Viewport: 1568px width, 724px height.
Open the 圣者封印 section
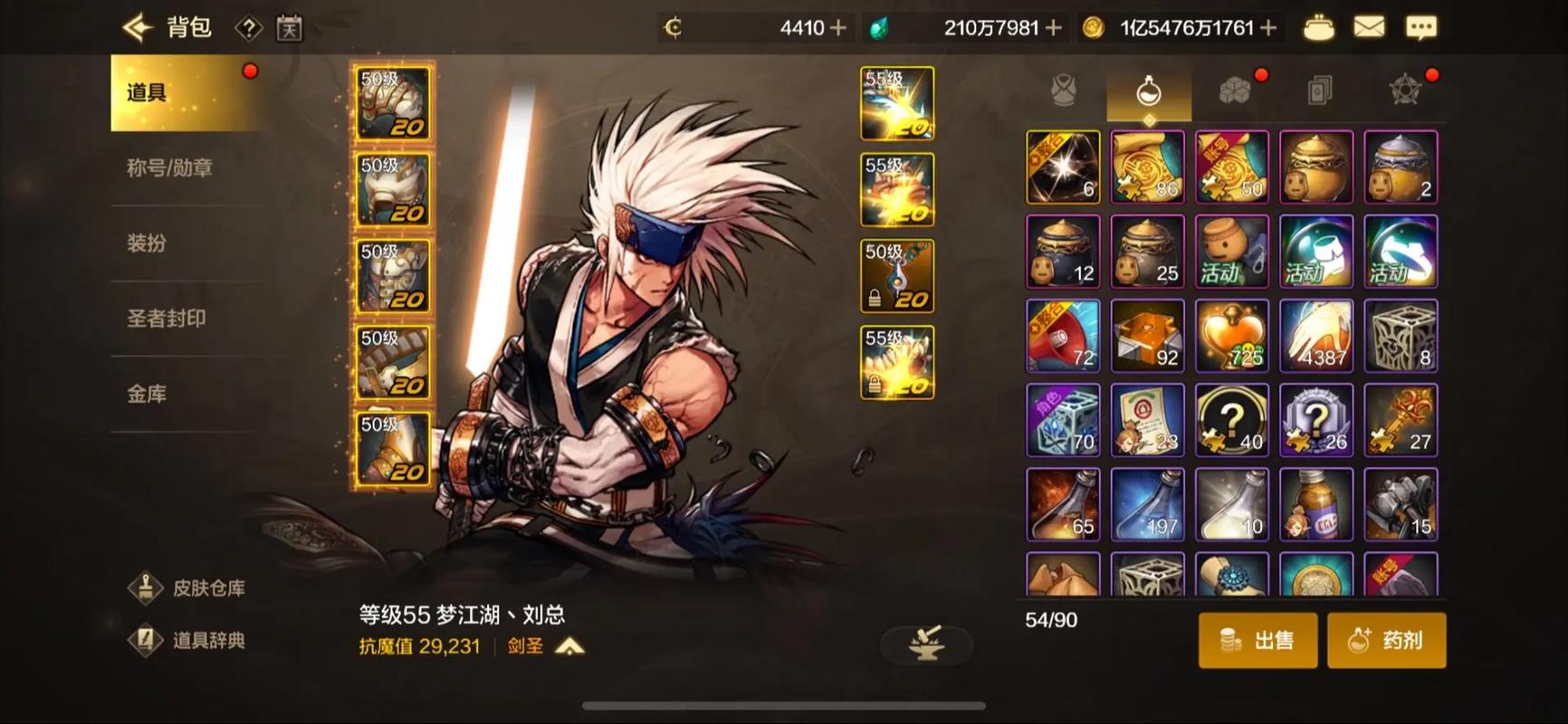167,318
